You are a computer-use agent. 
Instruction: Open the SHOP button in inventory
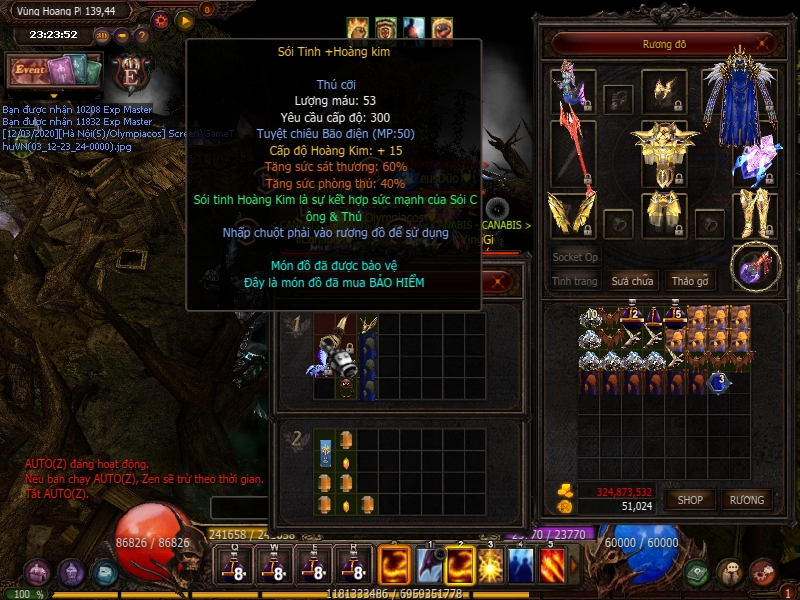691,500
